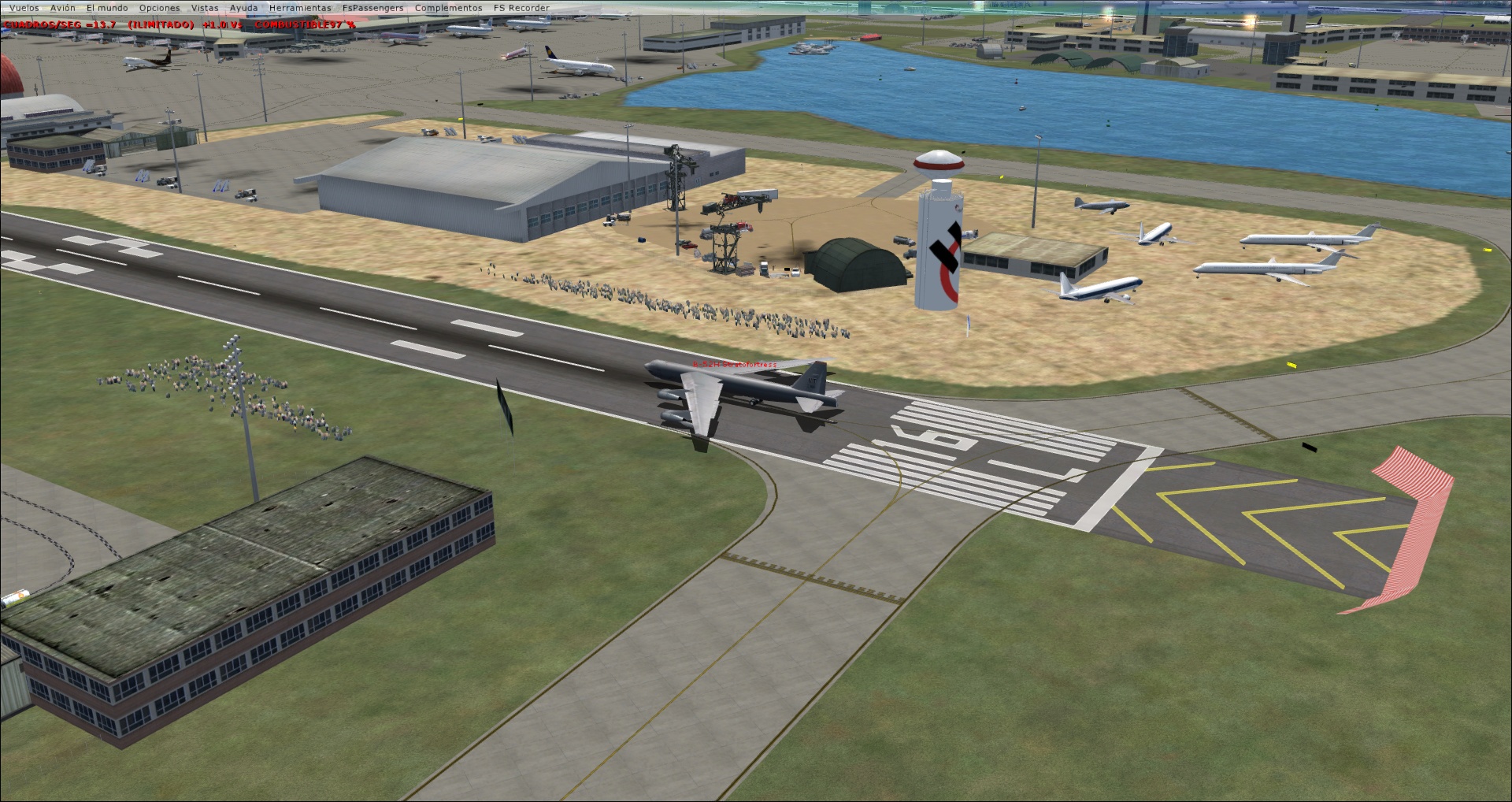Click the ILIMITADO frame limit indicator
Image resolution: width=1512 pixels, height=802 pixels.
pos(161,23)
